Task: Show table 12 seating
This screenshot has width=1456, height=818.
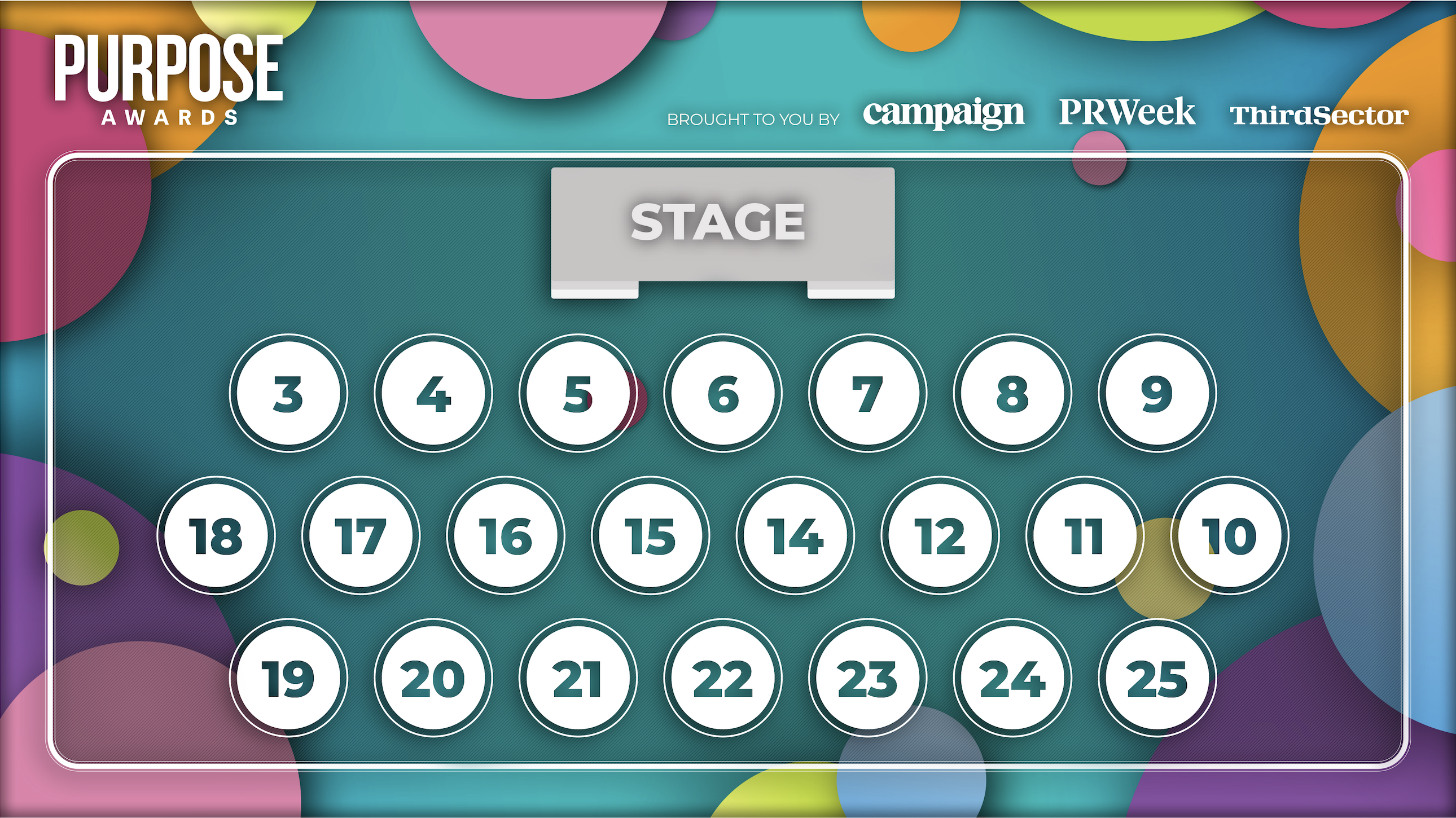Action: [940, 535]
